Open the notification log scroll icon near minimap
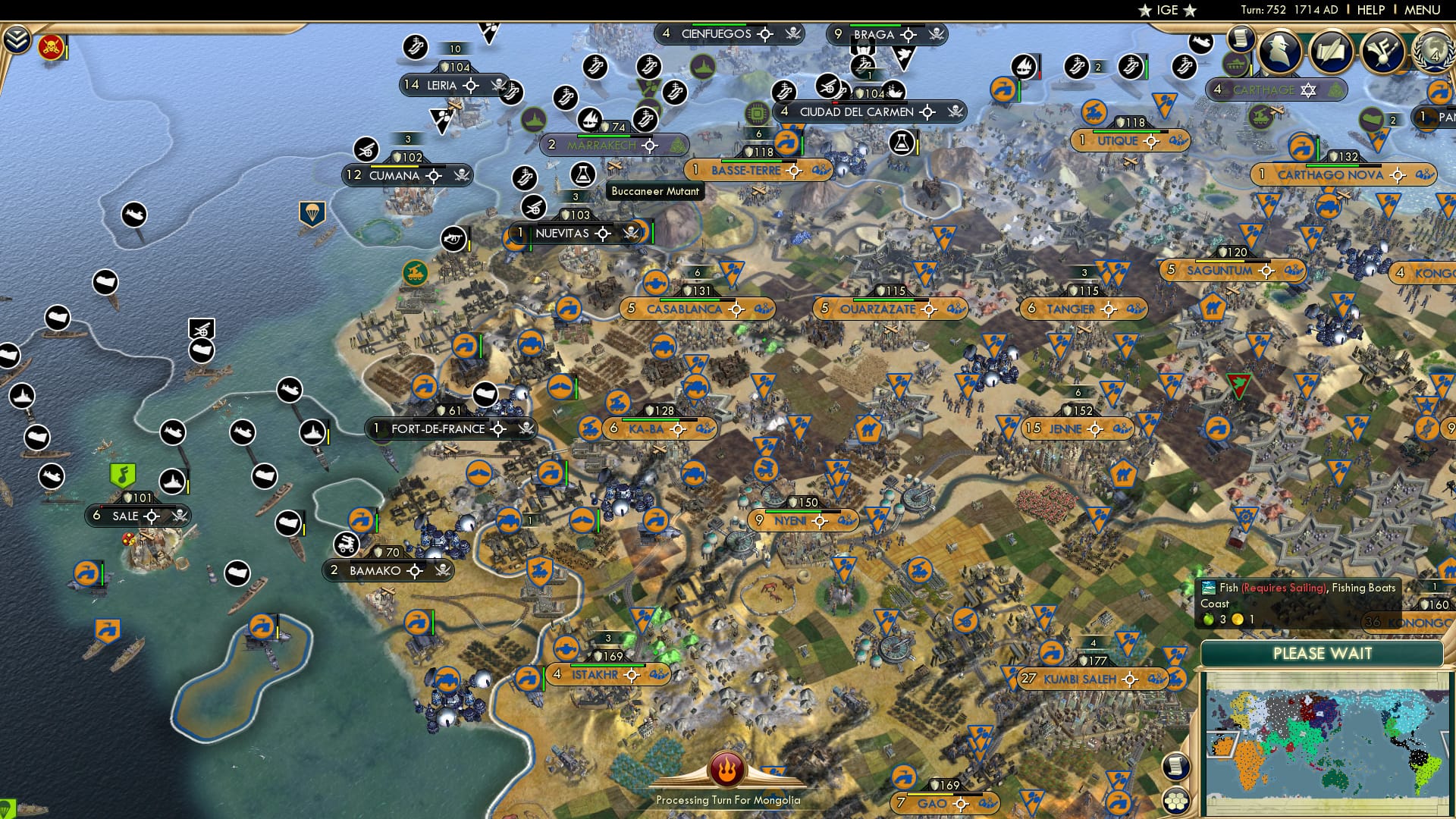The height and width of the screenshot is (819, 1456). tap(1175, 767)
